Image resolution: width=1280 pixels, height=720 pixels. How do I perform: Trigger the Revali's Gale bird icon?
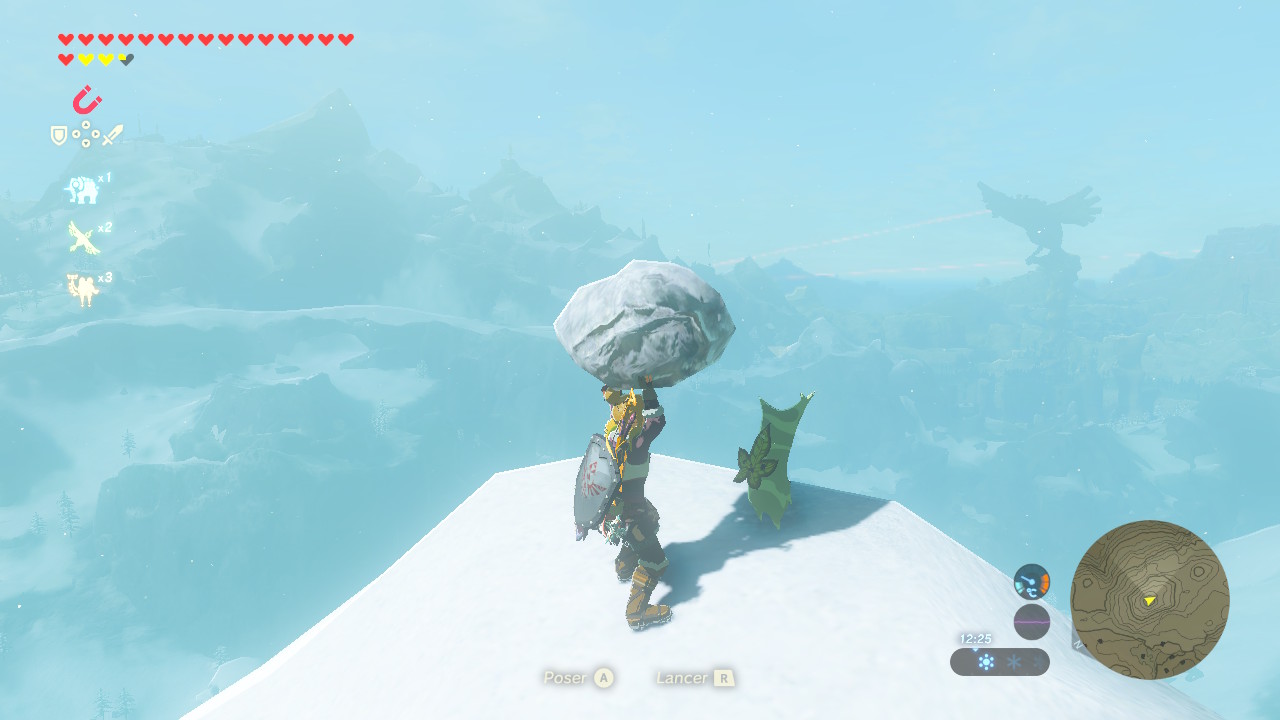(x=82, y=238)
